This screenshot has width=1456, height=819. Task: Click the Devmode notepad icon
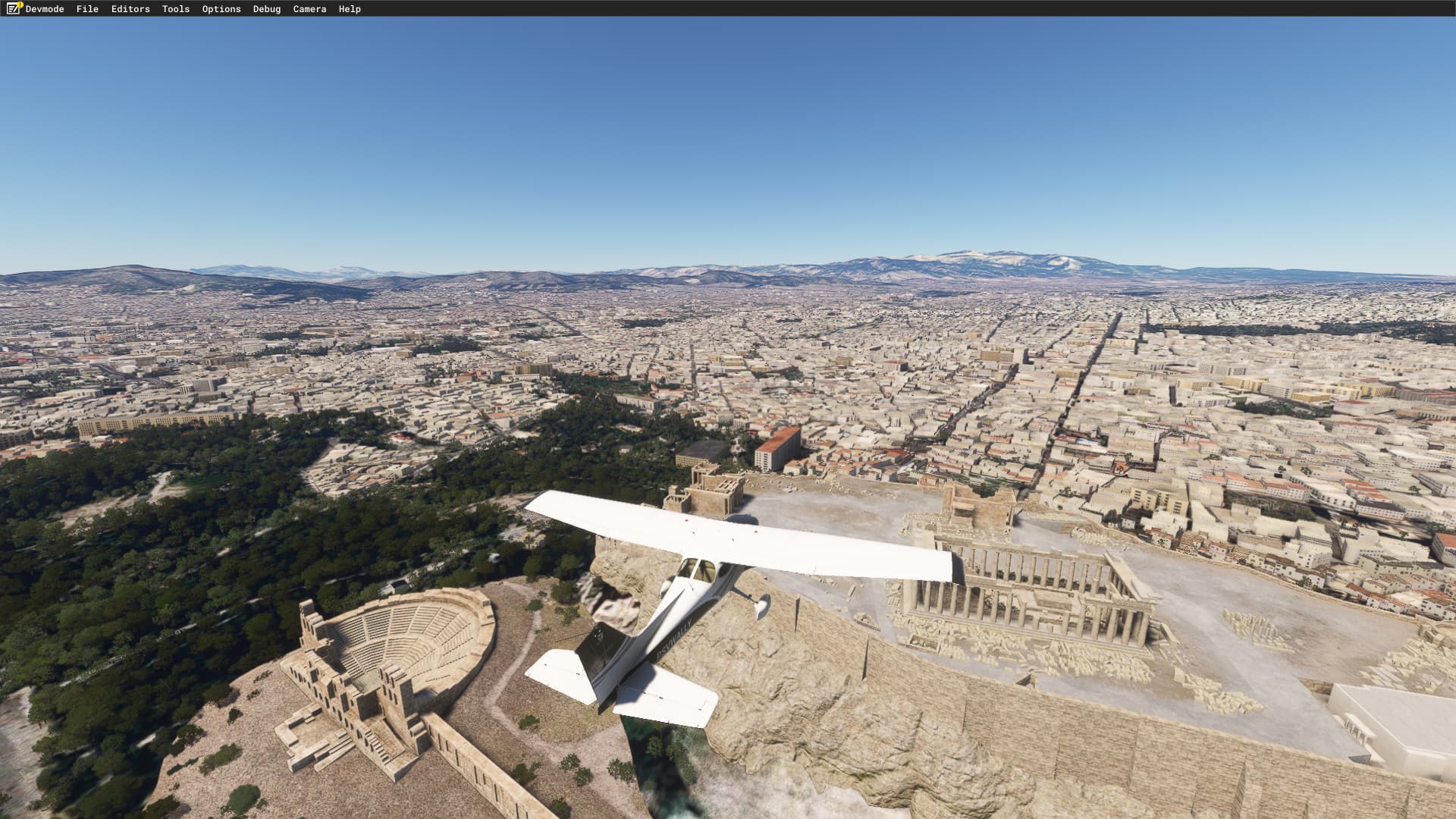[14, 8]
